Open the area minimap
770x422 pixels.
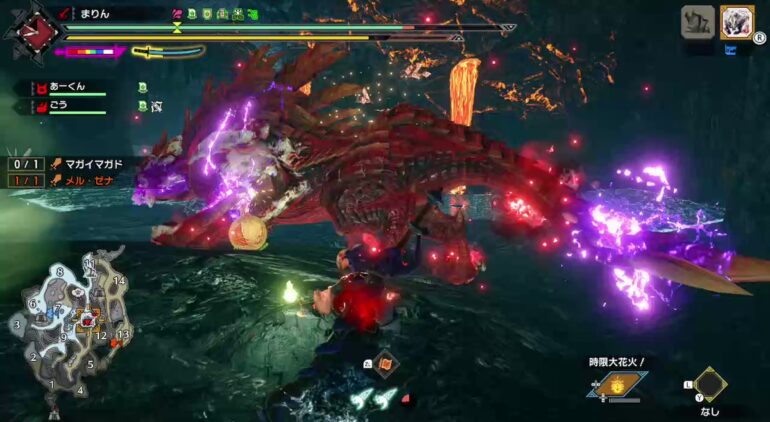tap(66, 322)
